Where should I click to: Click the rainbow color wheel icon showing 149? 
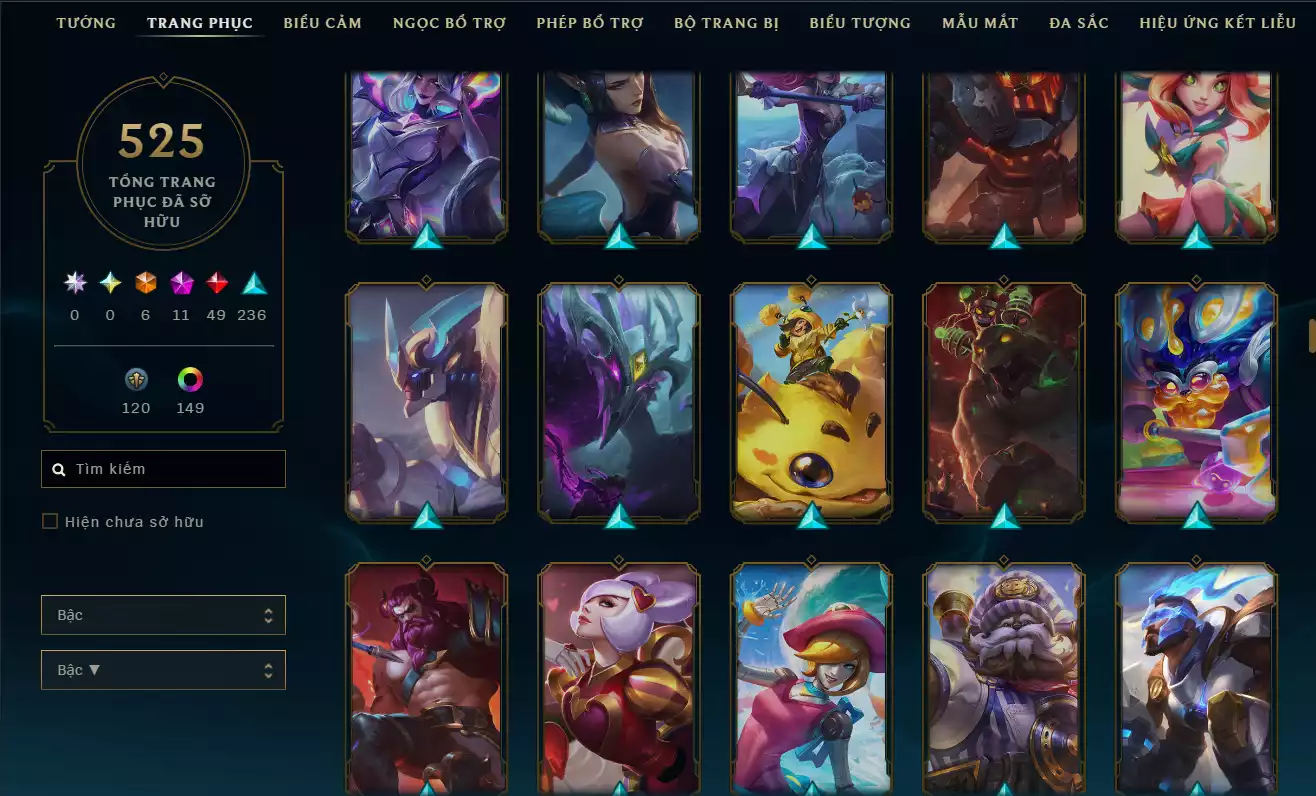point(190,379)
